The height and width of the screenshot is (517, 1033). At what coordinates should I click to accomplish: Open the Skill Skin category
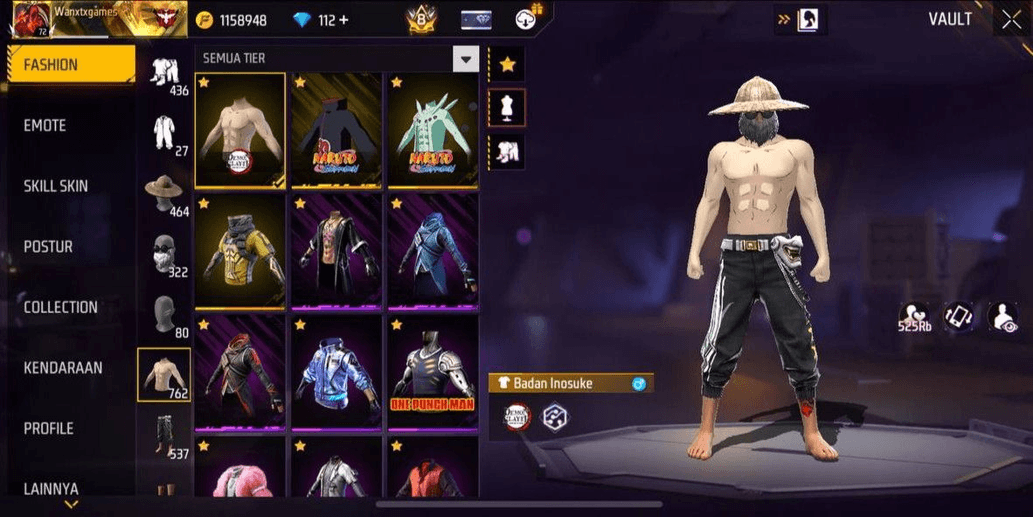56,186
